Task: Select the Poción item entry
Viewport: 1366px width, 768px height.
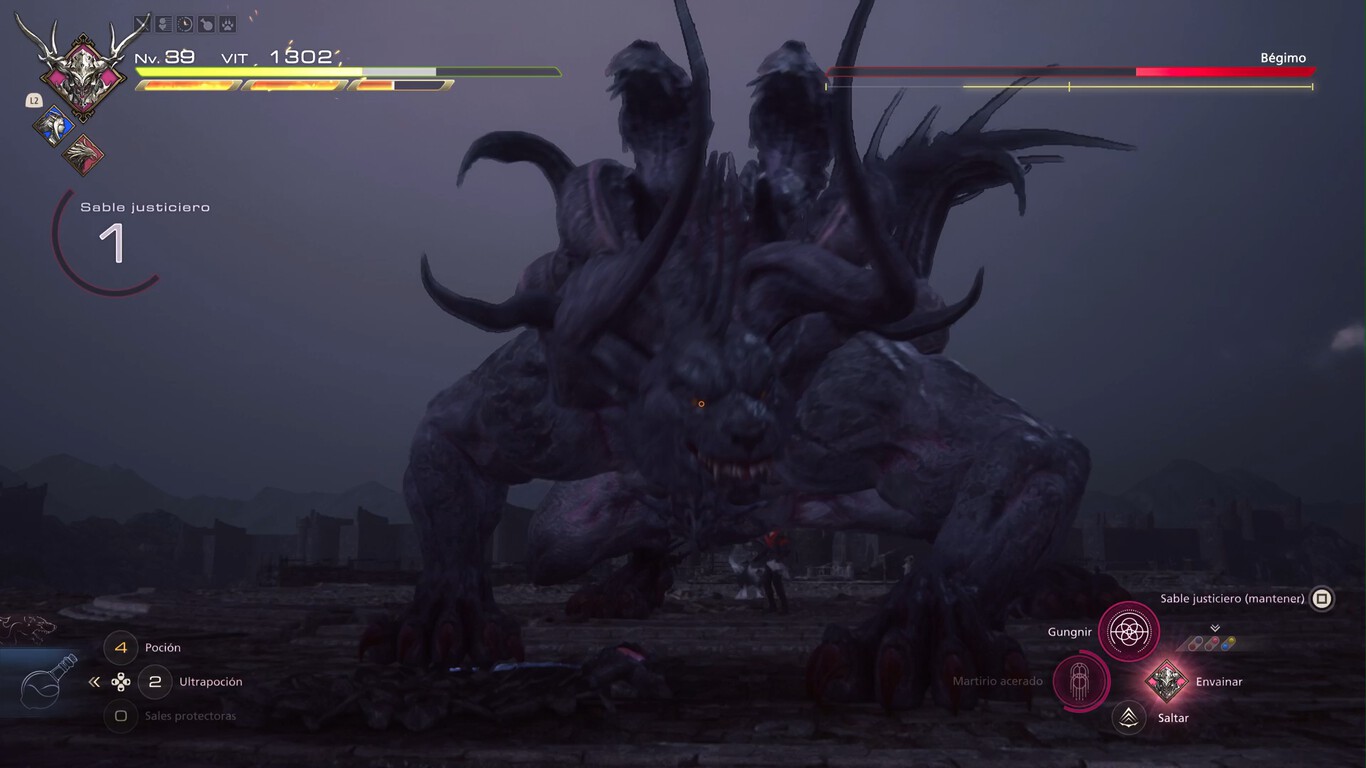Action: [161, 648]
